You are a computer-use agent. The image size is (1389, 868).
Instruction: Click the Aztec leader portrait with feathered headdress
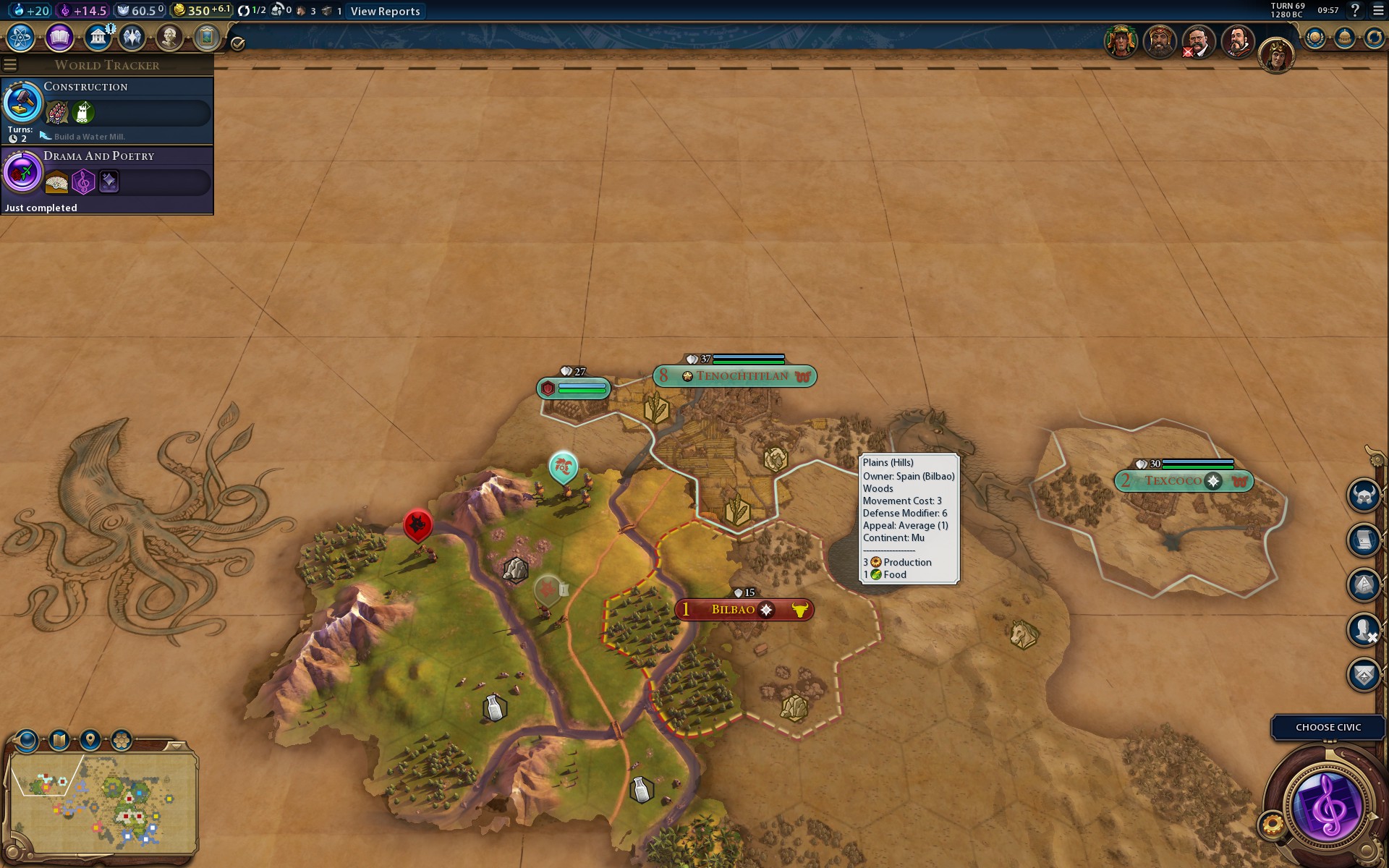point(1121,41)
